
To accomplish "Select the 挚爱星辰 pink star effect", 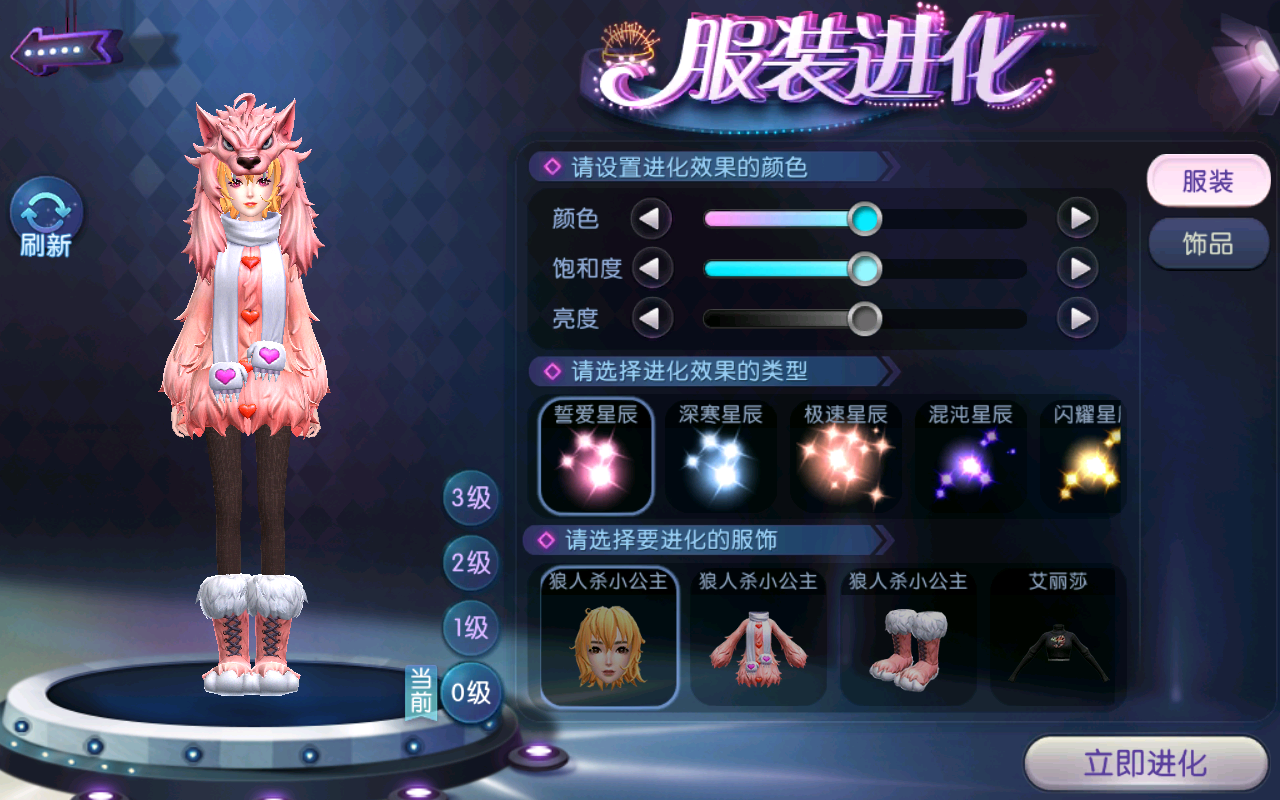I will (x=596, y=456).
